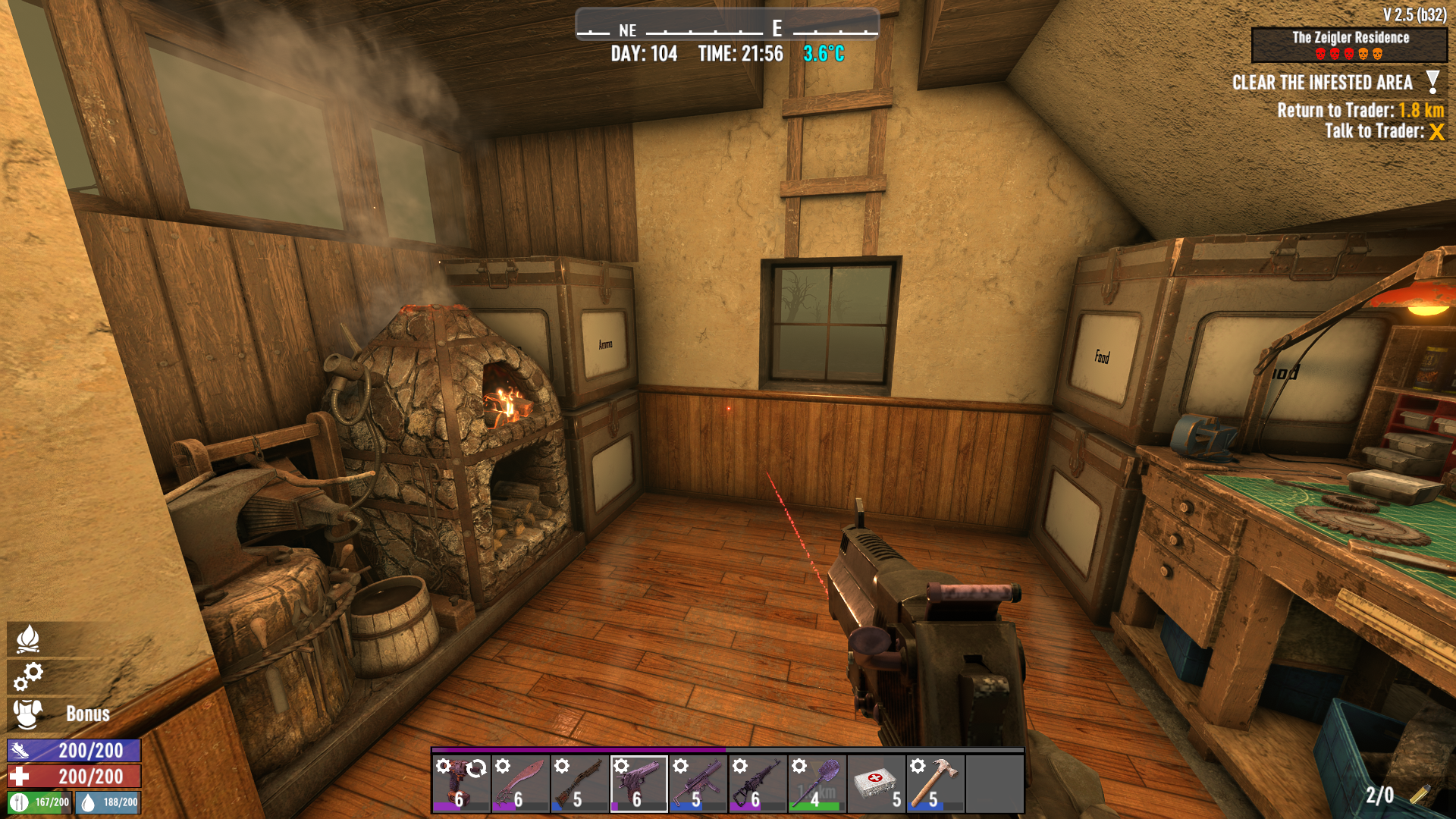Select the first aid kit slot
Screen dimensions: 1456x819
pos(876,783)
